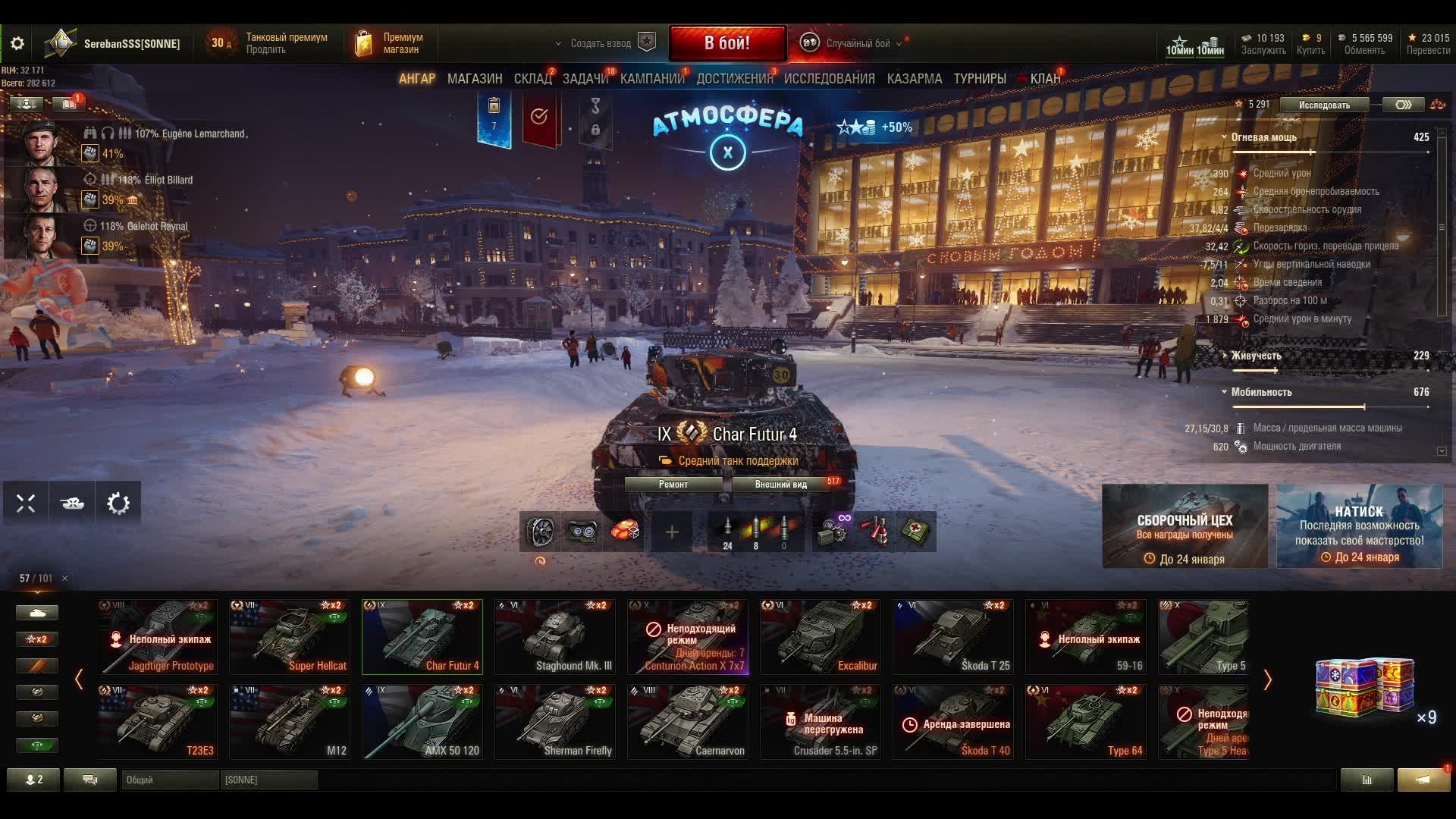Screen dimensions: 1456x819
Task: Open the Сборочный цех event banner
Action: coord(1185,526)
